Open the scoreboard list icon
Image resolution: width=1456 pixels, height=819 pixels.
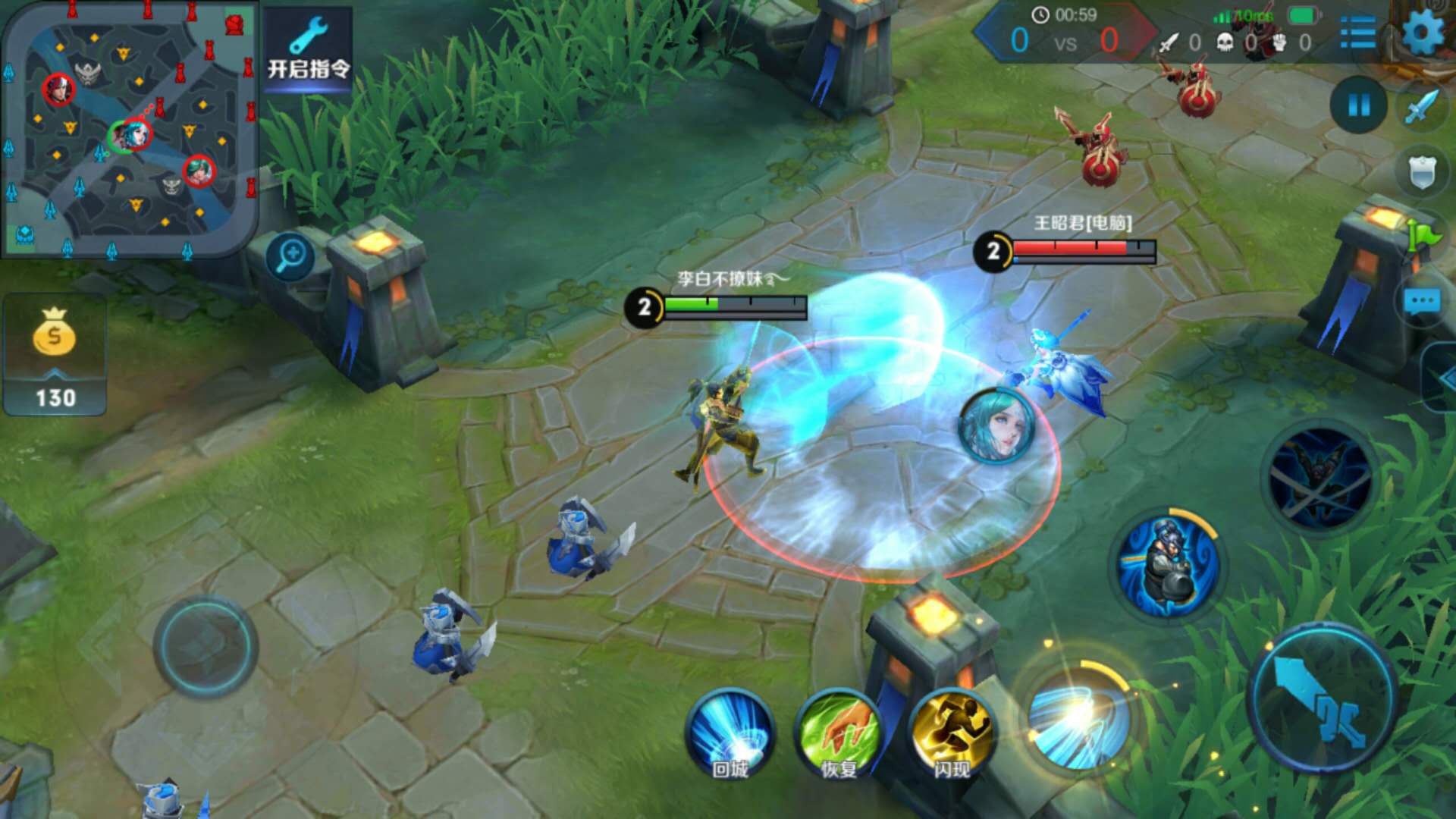1357,33
